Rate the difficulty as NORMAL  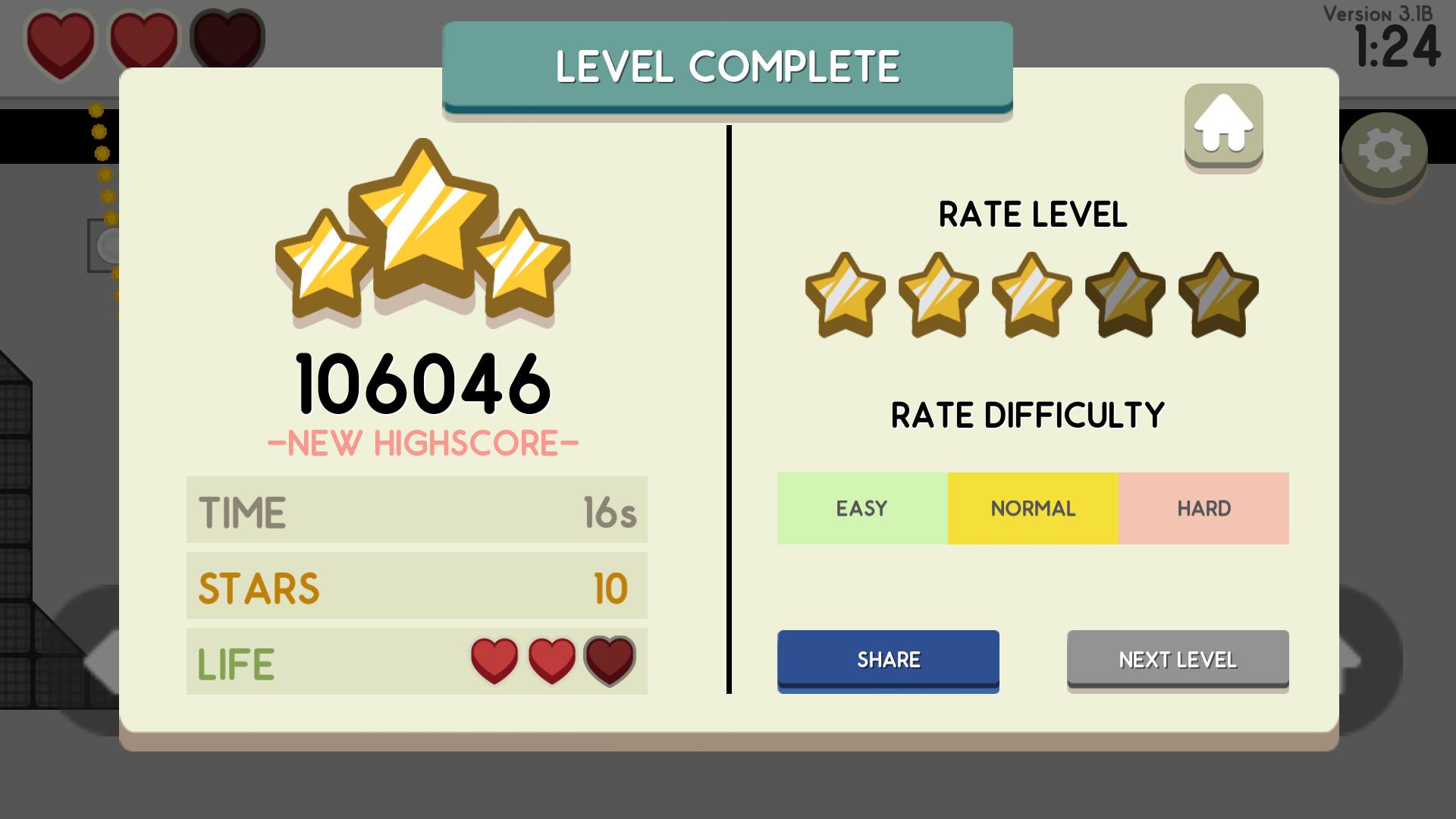click(x=1033, y=508)
